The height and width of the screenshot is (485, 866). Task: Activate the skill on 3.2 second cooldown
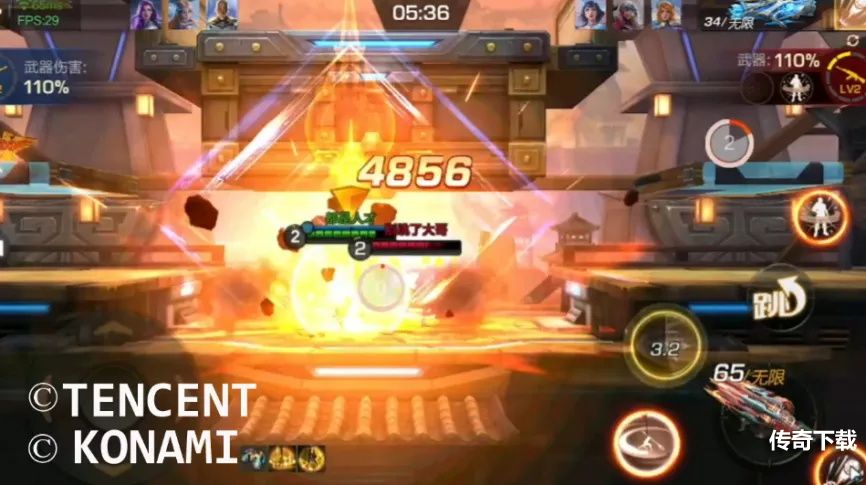665,347
